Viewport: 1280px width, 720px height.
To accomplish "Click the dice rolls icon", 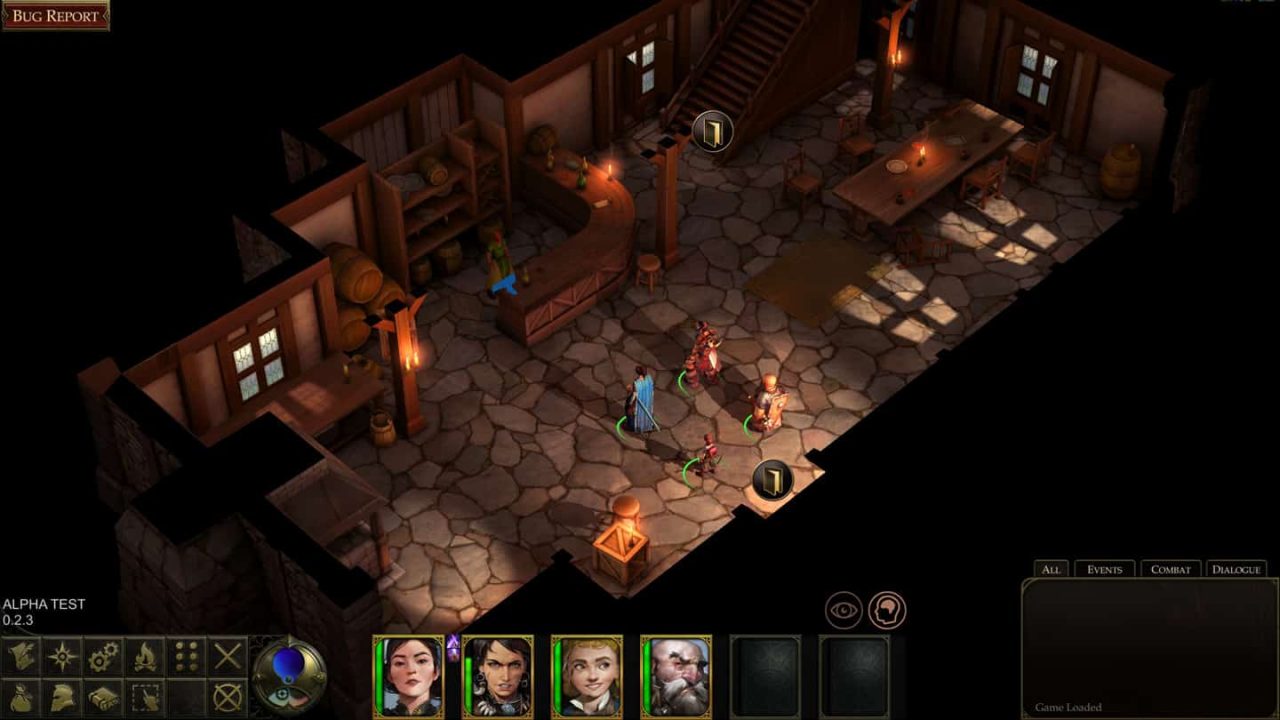I will 185,655.
